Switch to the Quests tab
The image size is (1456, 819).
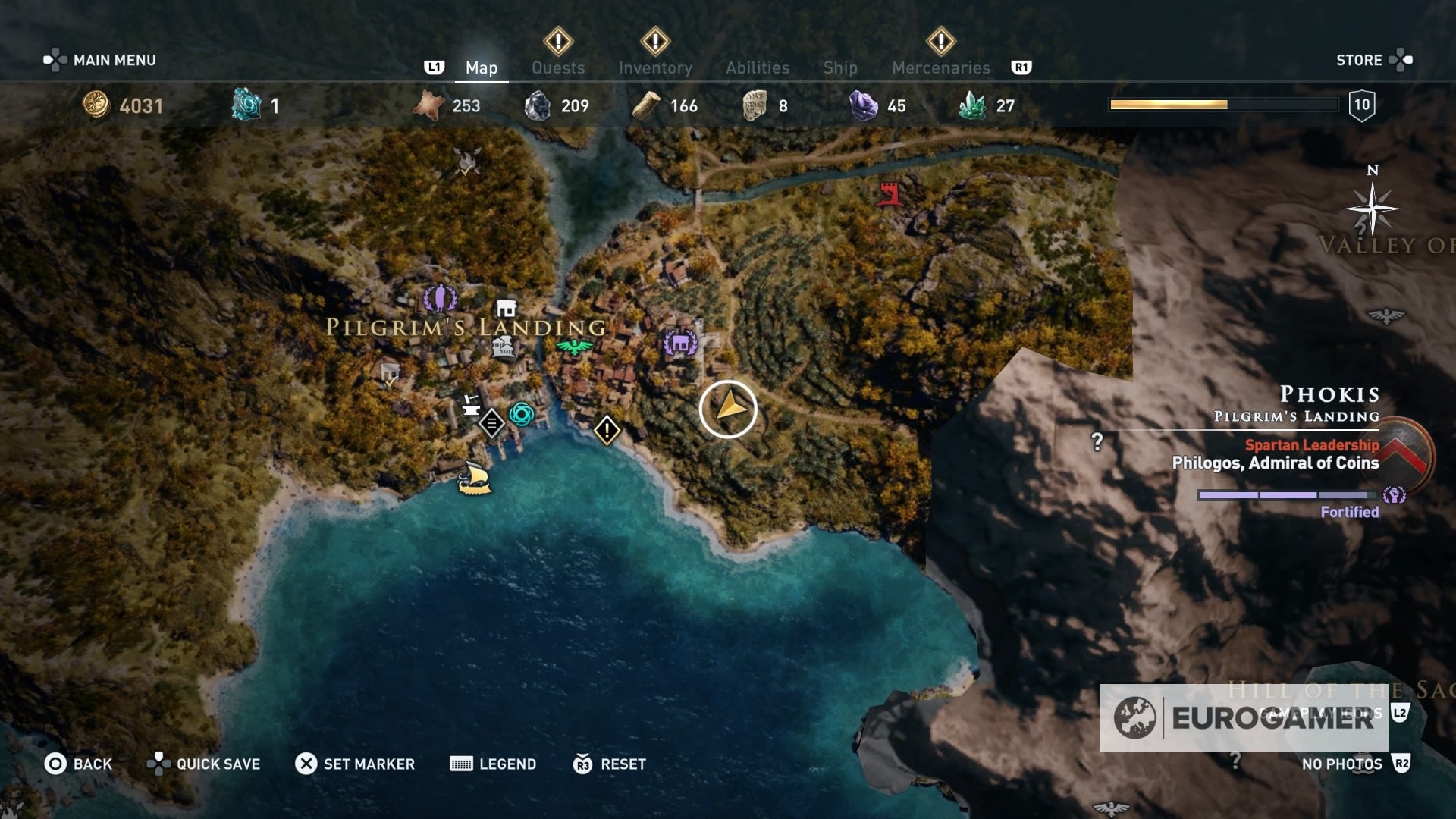pyautogui.click(x=558, y=67)
